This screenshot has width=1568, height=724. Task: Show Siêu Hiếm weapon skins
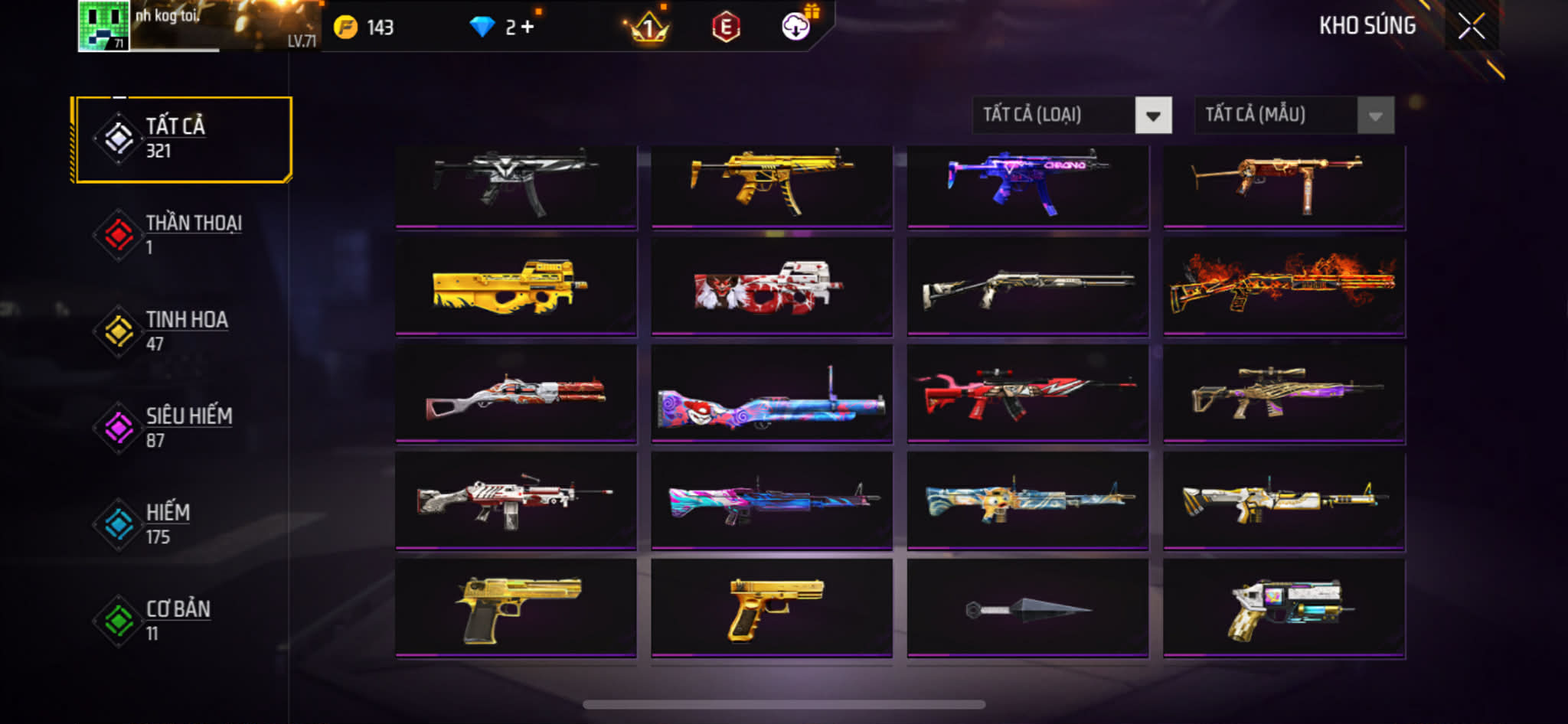click(x=182, y=428)
